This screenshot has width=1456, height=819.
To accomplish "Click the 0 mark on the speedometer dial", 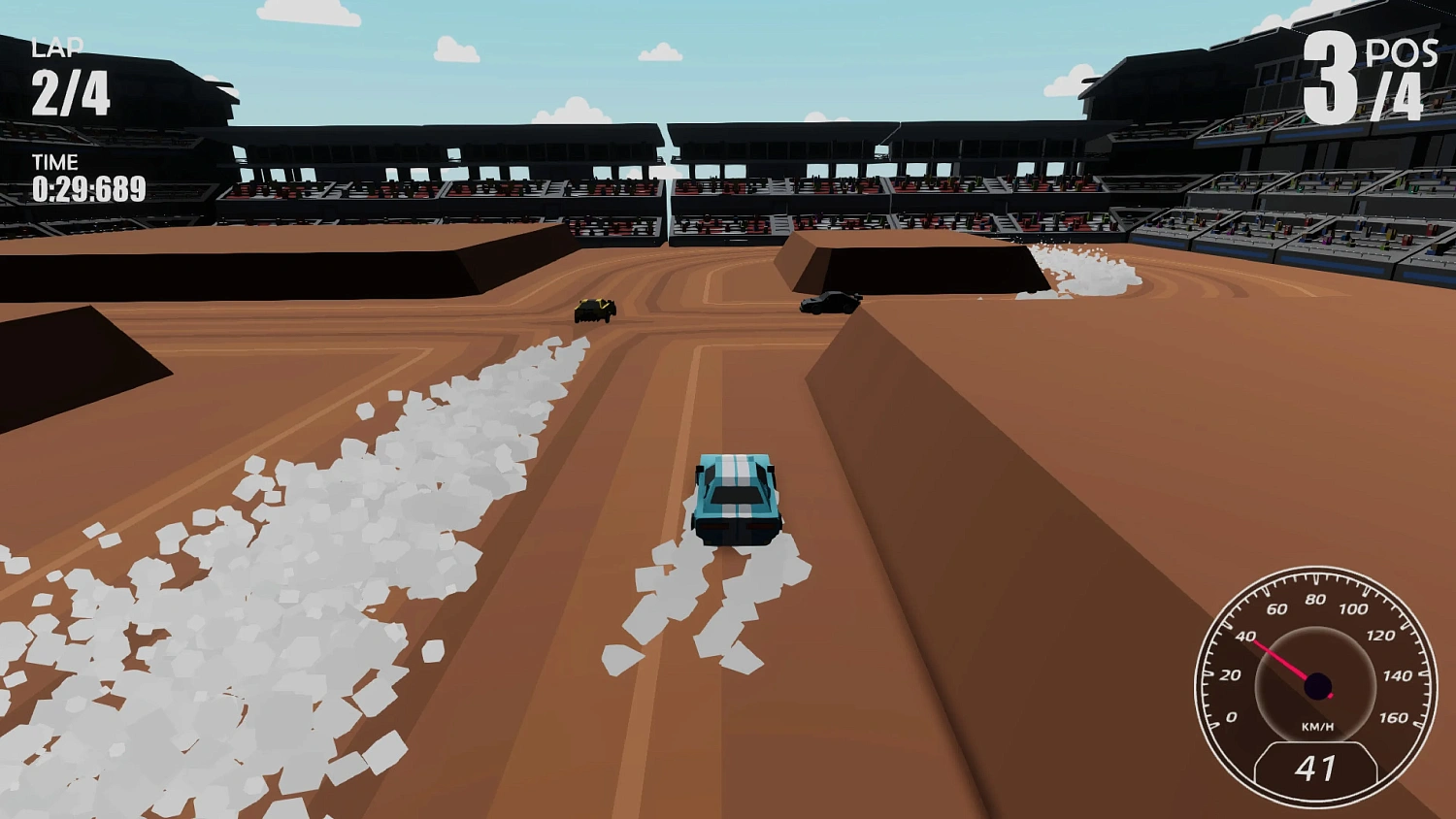I will tap(1229, 719).
